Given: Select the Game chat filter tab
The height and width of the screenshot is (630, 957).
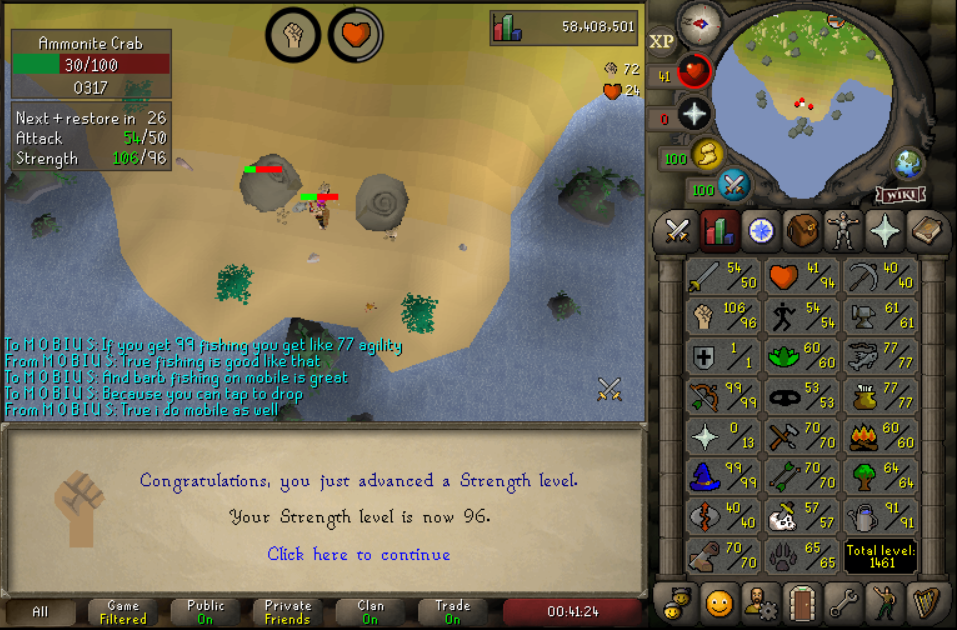Looking at the screenshot, I should click(123, 612).
